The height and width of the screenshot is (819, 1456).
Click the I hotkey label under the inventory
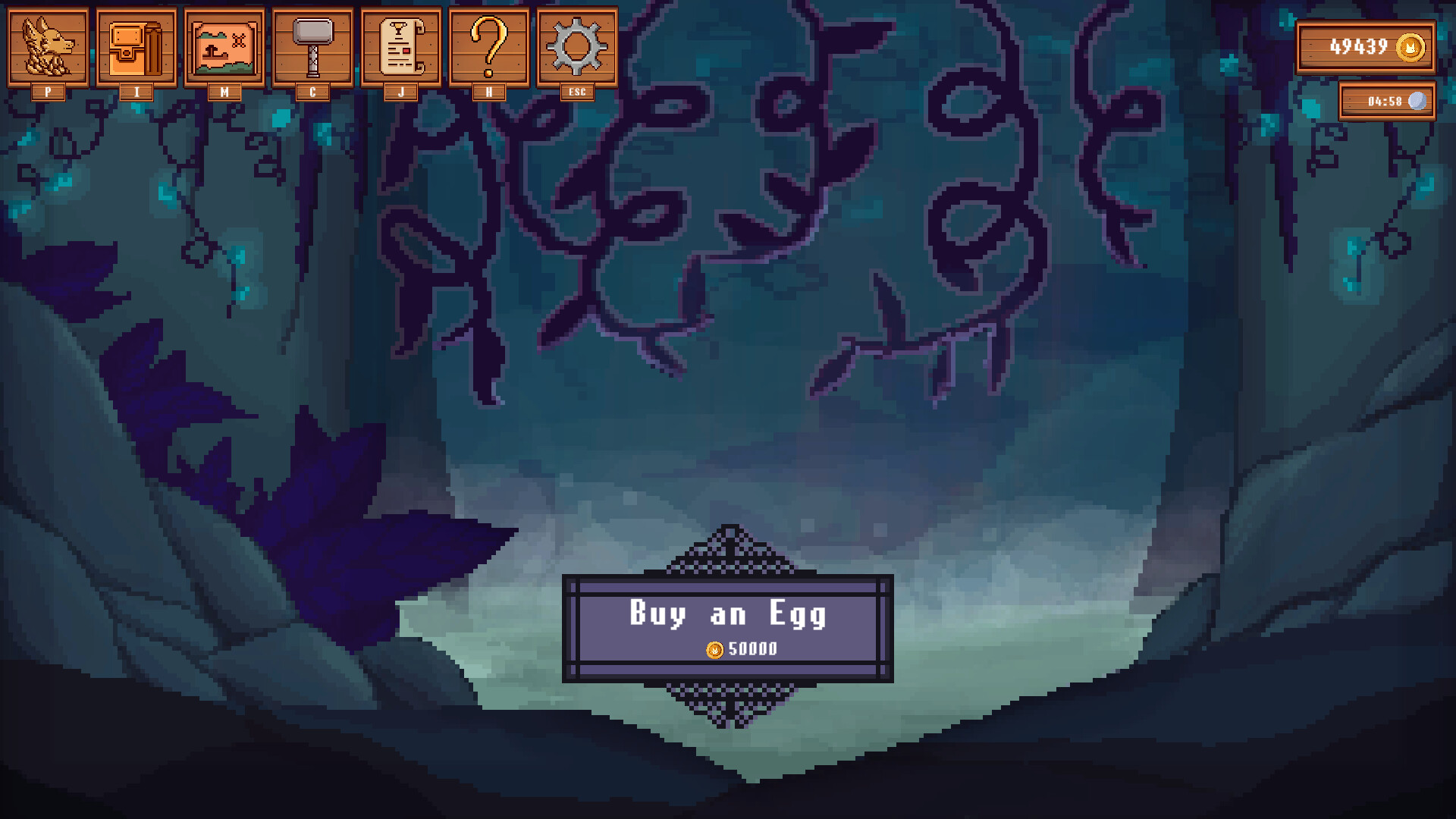(x=136, y=93)
